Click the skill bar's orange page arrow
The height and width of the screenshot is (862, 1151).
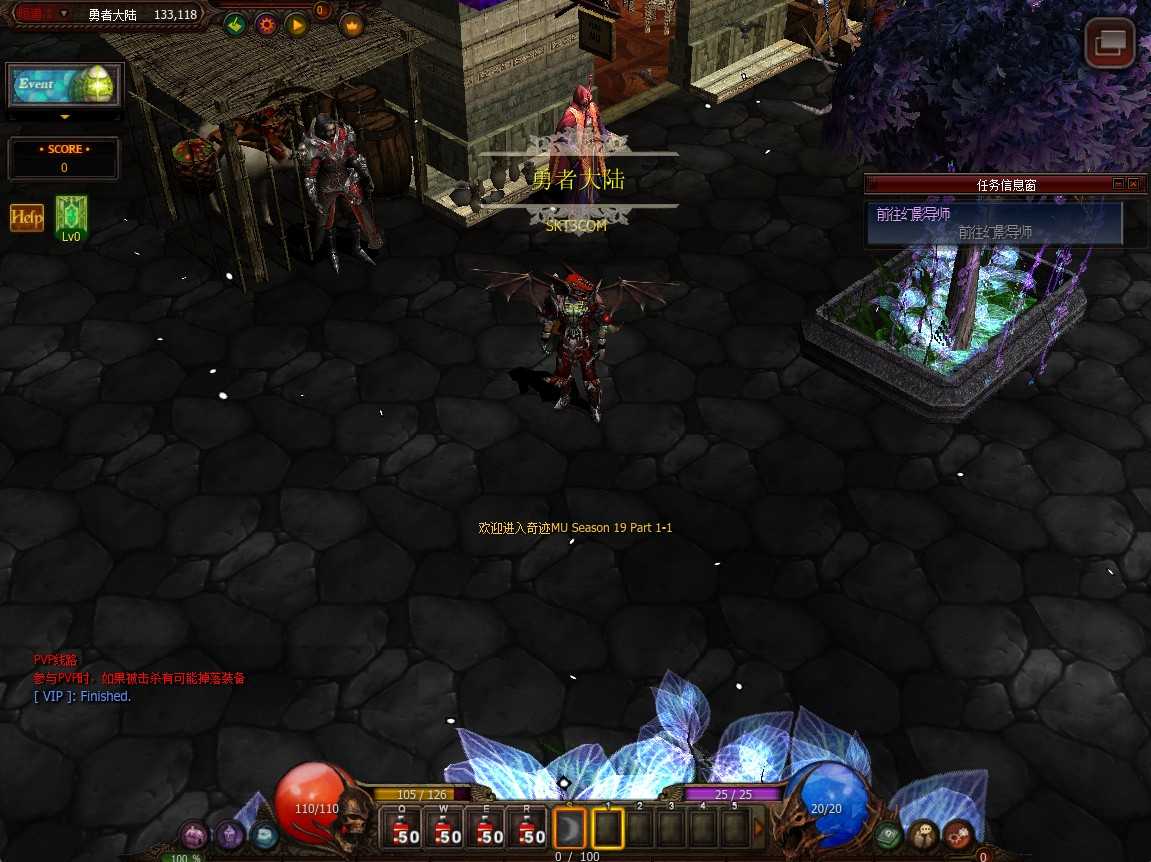(x=759, y=828)
